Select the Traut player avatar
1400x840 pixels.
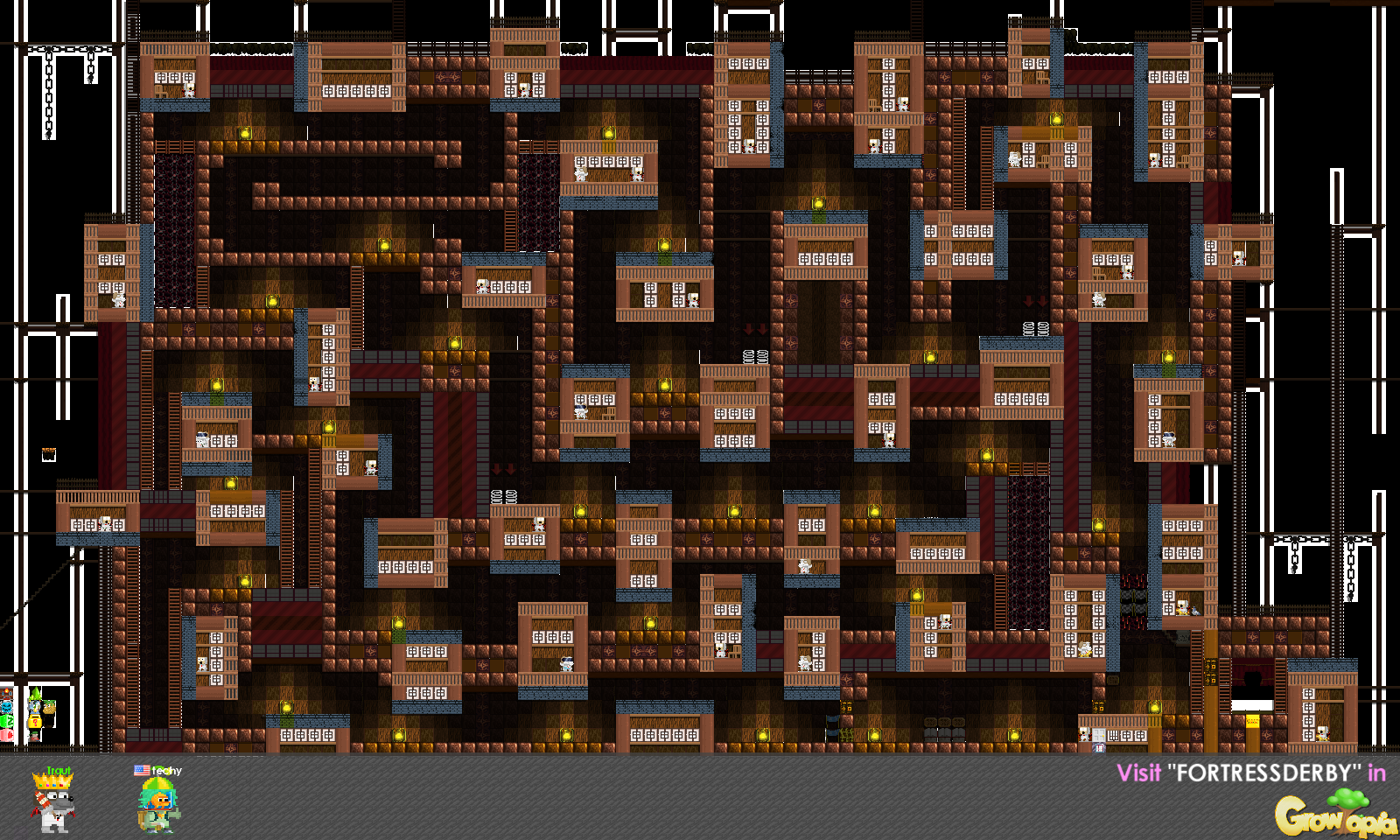click(52, 803)
